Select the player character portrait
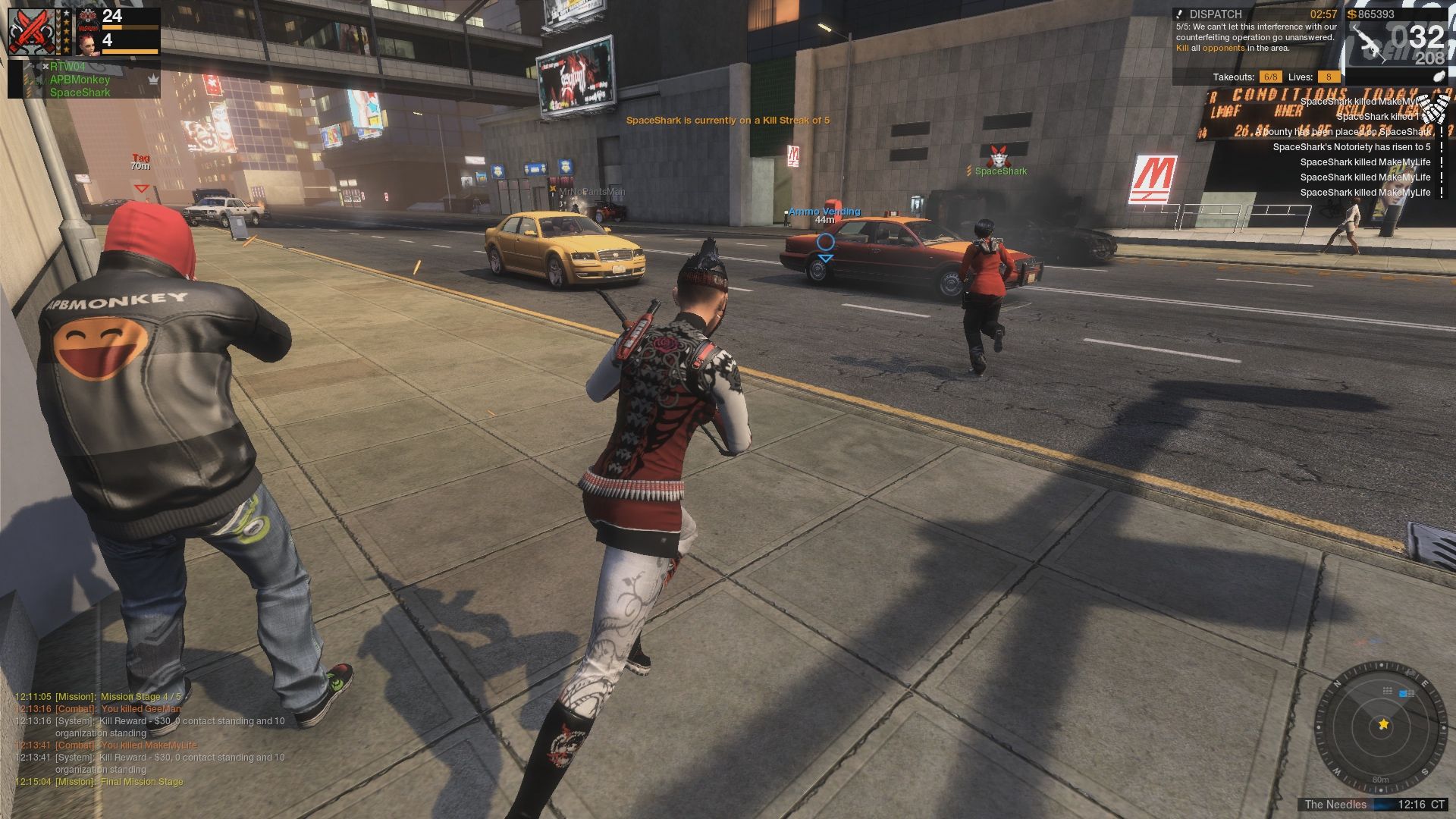Viewport: 1456px width, 819px height. tap(89, 39)
